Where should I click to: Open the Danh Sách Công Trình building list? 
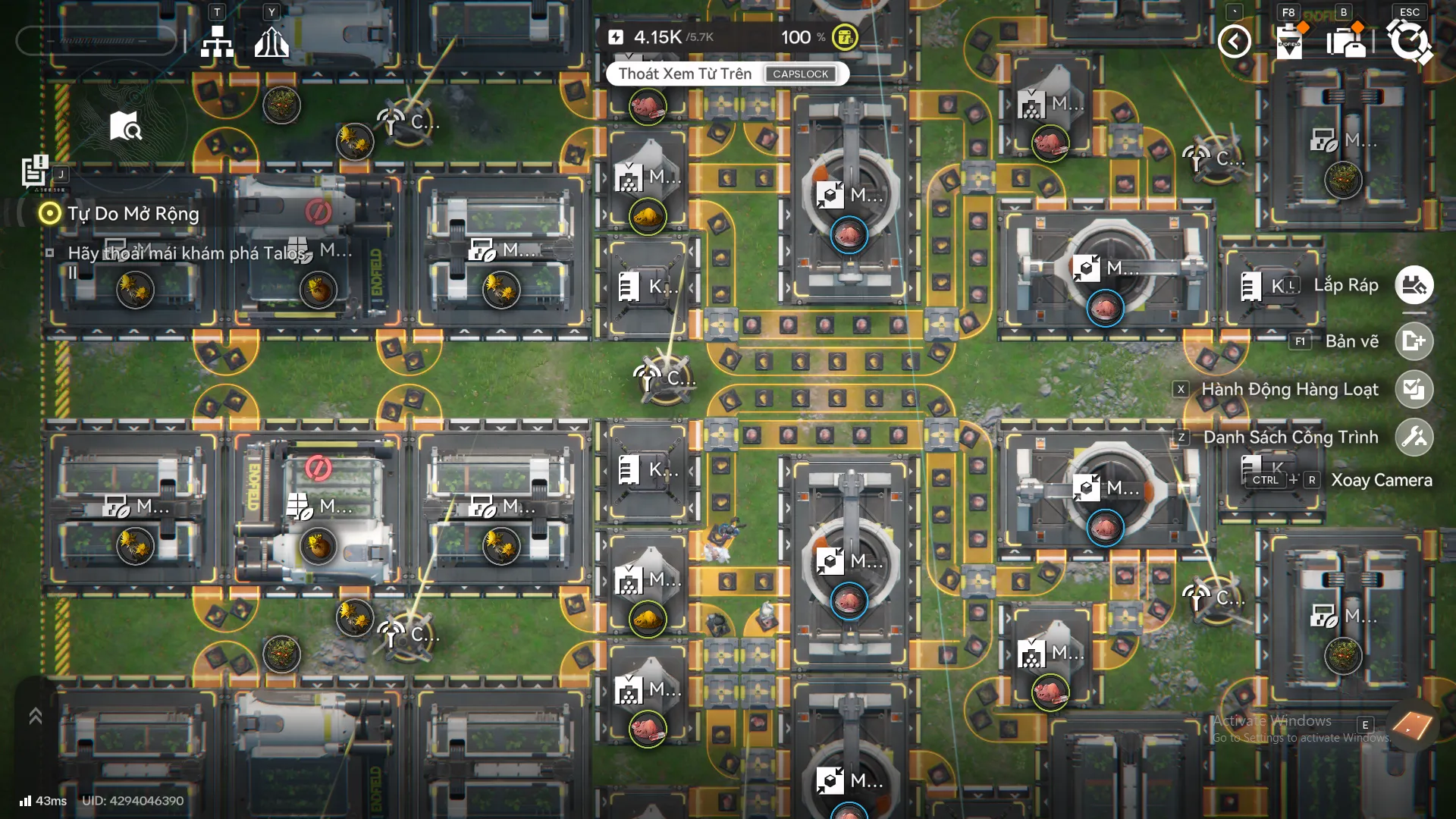(1414, 437)
